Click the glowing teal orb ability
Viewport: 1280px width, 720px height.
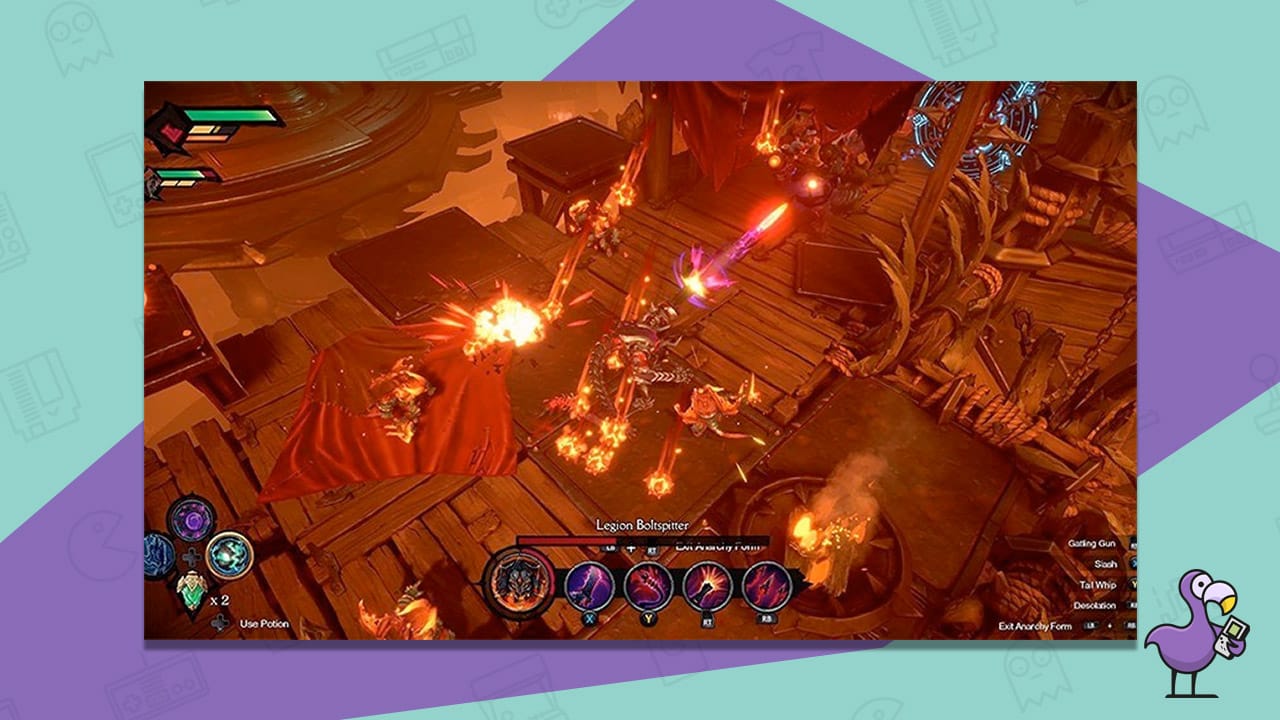[227, 556]
